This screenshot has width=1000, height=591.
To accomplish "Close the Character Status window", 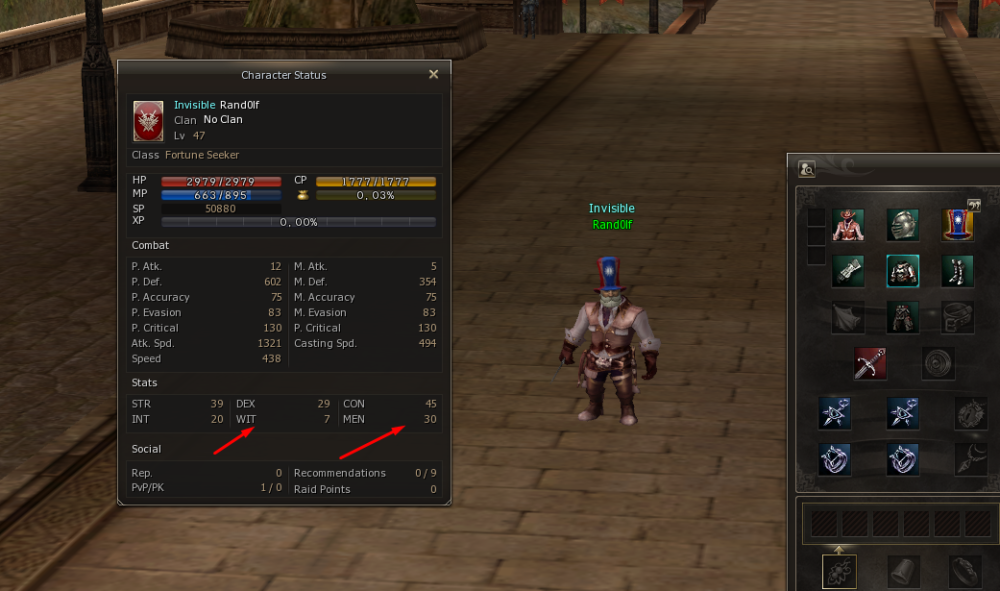I will 433,74.
